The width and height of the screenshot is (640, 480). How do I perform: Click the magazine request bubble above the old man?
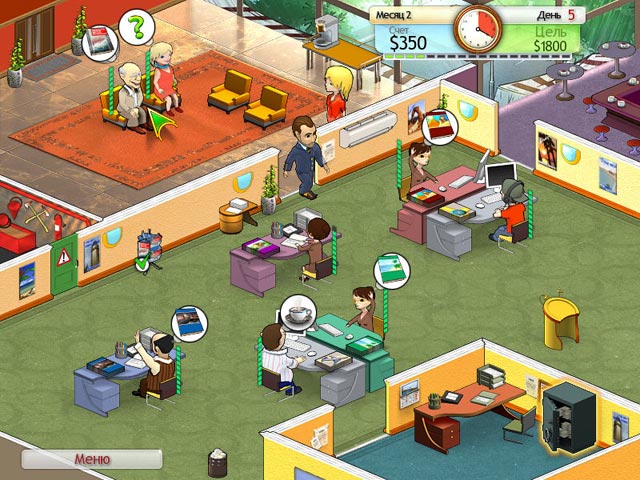tap(99, 41)
